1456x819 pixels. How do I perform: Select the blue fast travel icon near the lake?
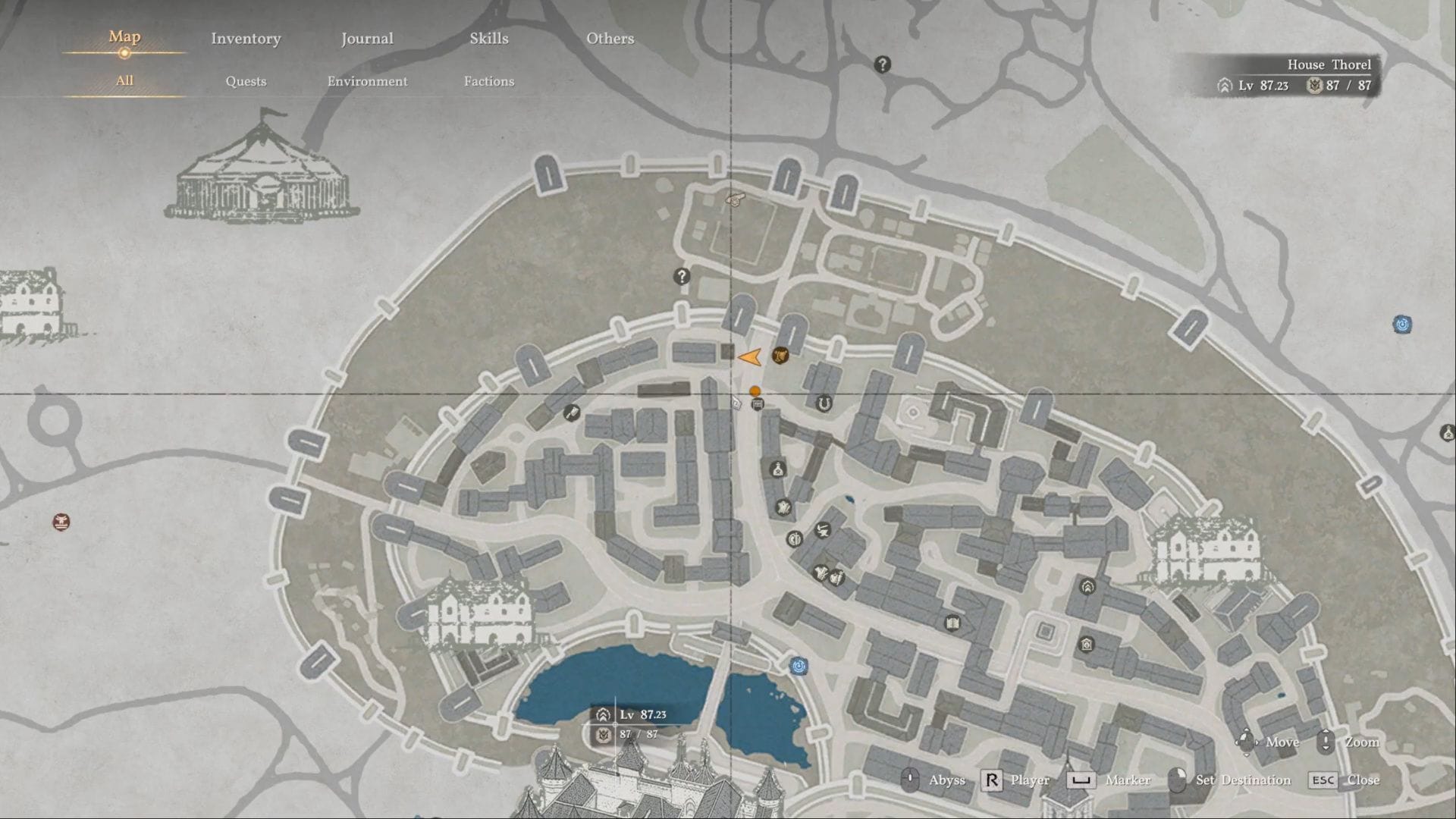click(798, 664)
